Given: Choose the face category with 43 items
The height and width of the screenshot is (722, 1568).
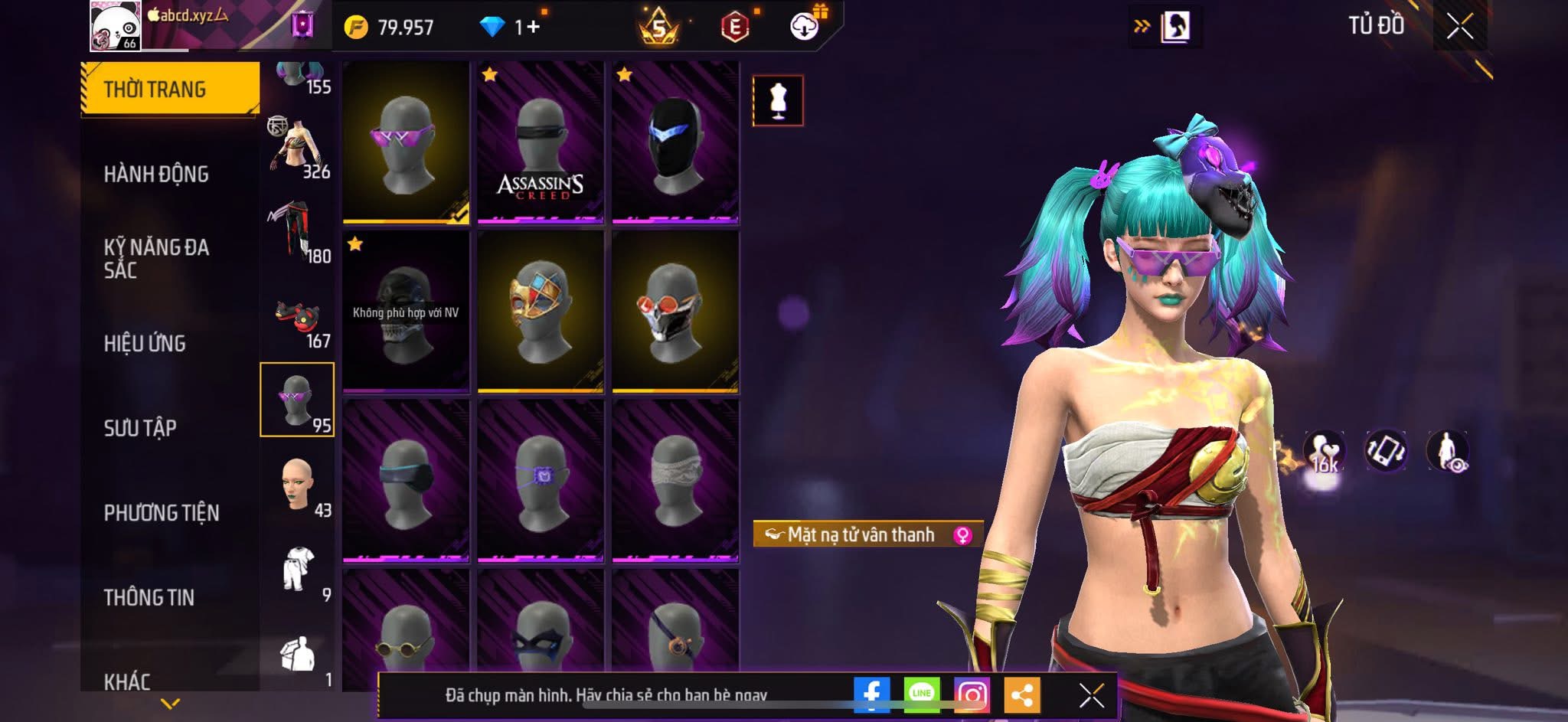Looking at the screenshot, I should (x=297, y=485).
